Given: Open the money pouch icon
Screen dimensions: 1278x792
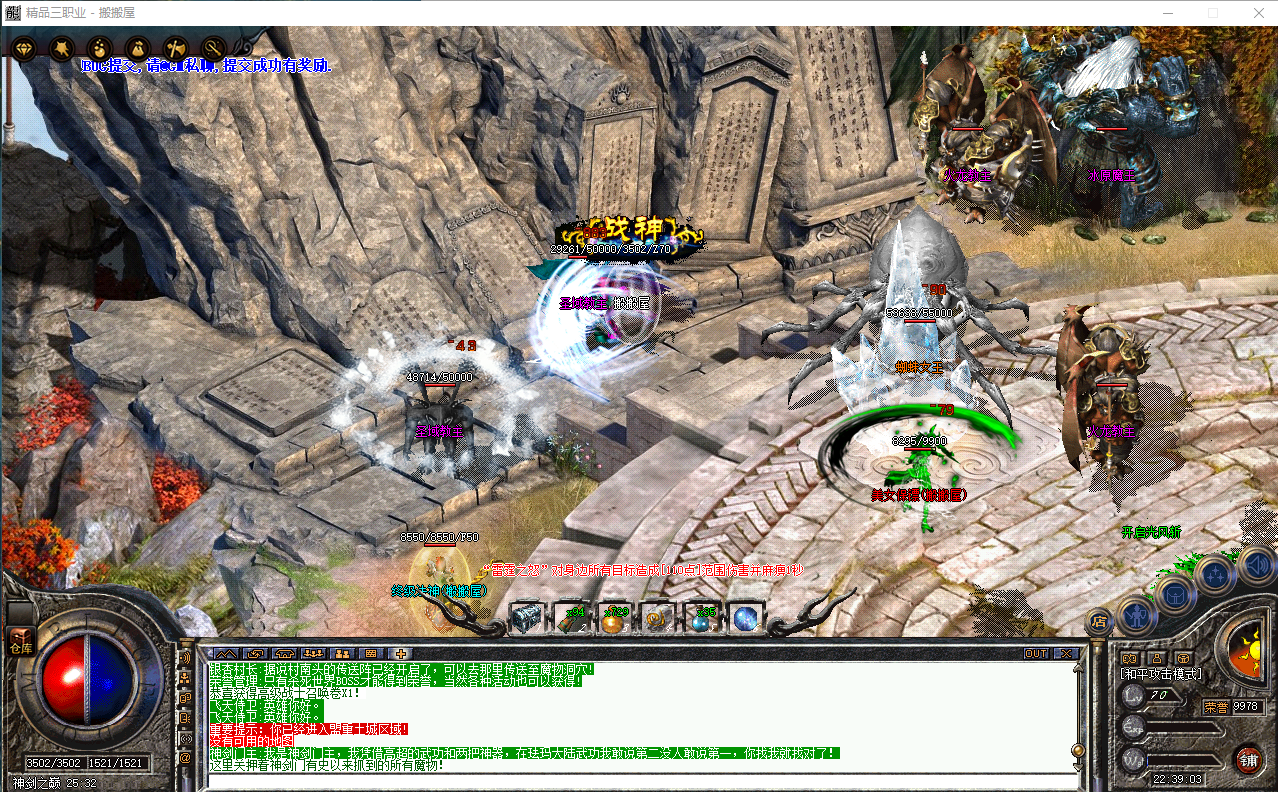Looking at the screenshot, I should click(99, 48).
